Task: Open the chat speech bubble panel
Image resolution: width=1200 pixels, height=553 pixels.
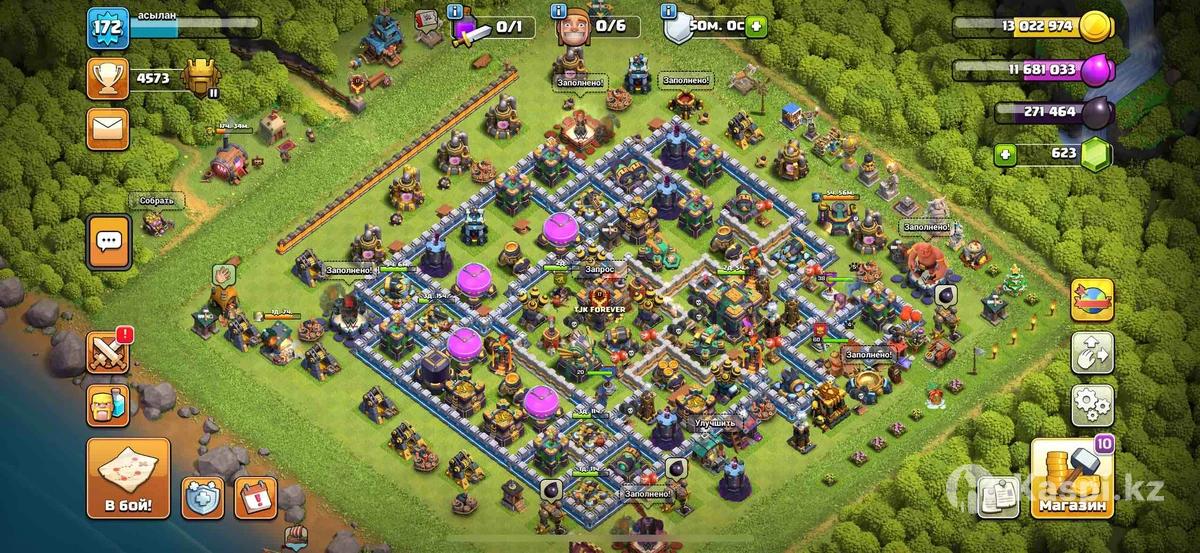Action: 108,241
